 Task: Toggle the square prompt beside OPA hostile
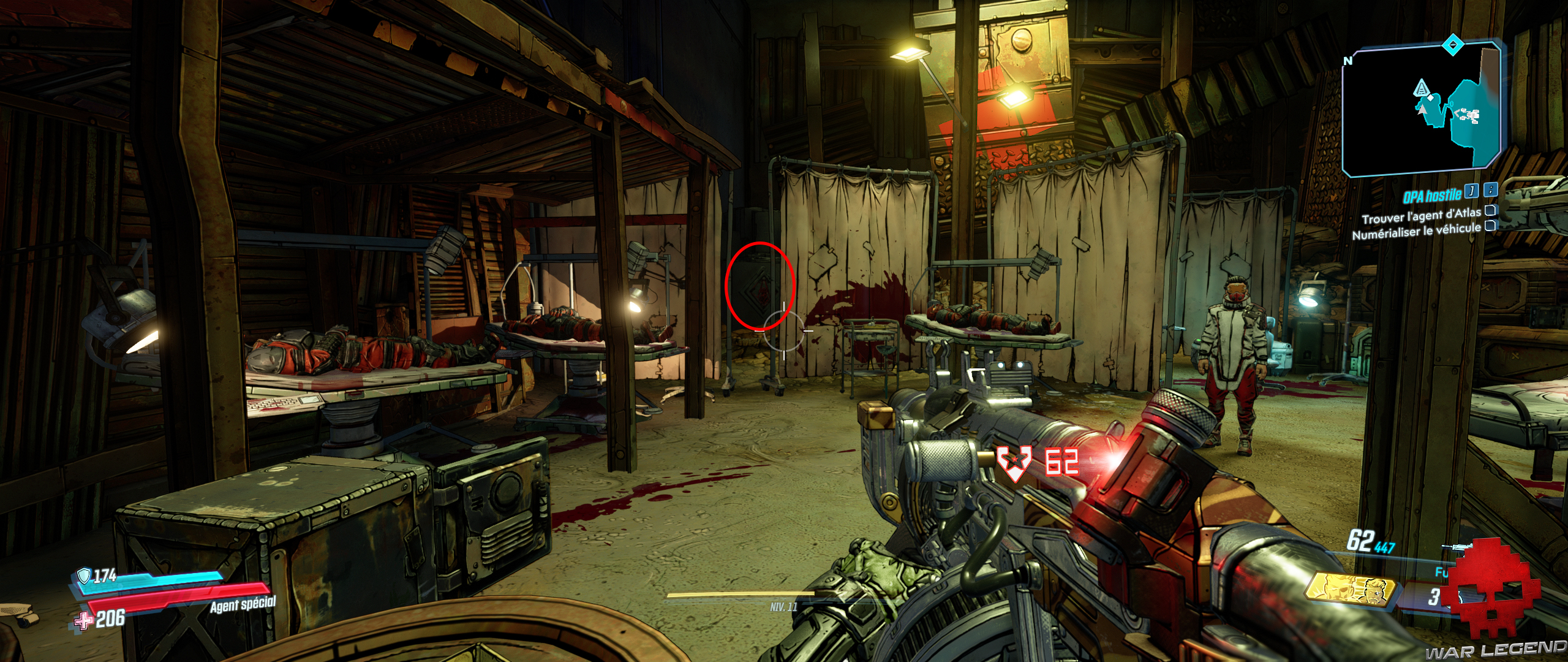tap(1471, 192)
